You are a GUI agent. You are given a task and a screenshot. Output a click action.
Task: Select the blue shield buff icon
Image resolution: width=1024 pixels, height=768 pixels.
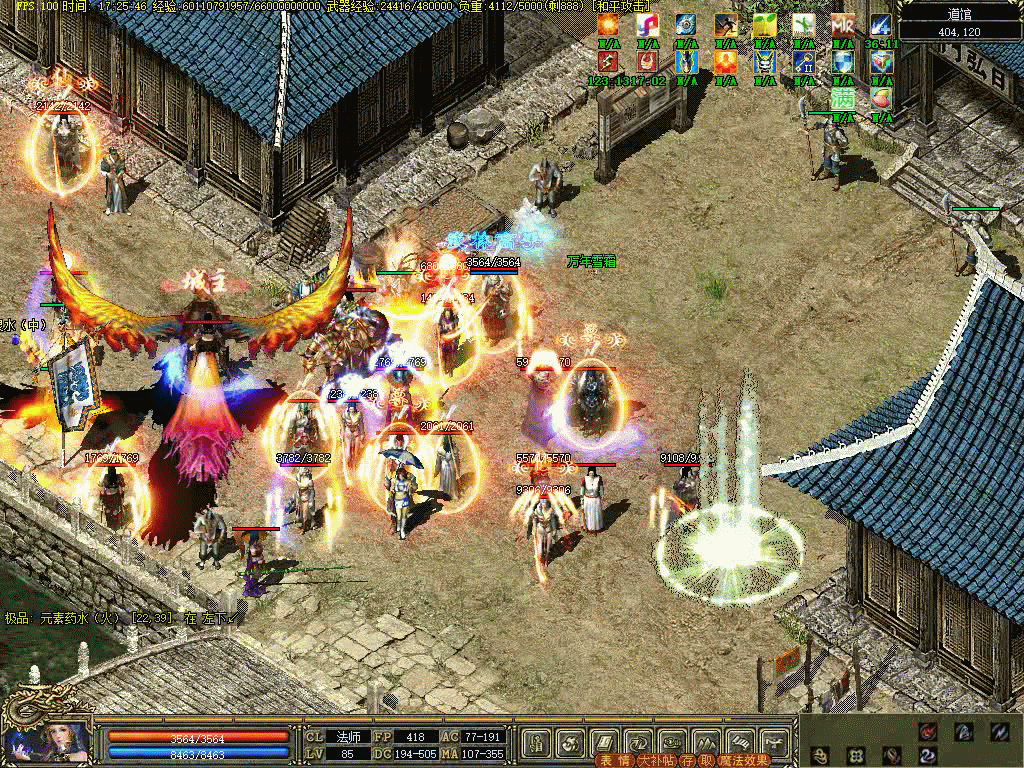click(843, 61)
